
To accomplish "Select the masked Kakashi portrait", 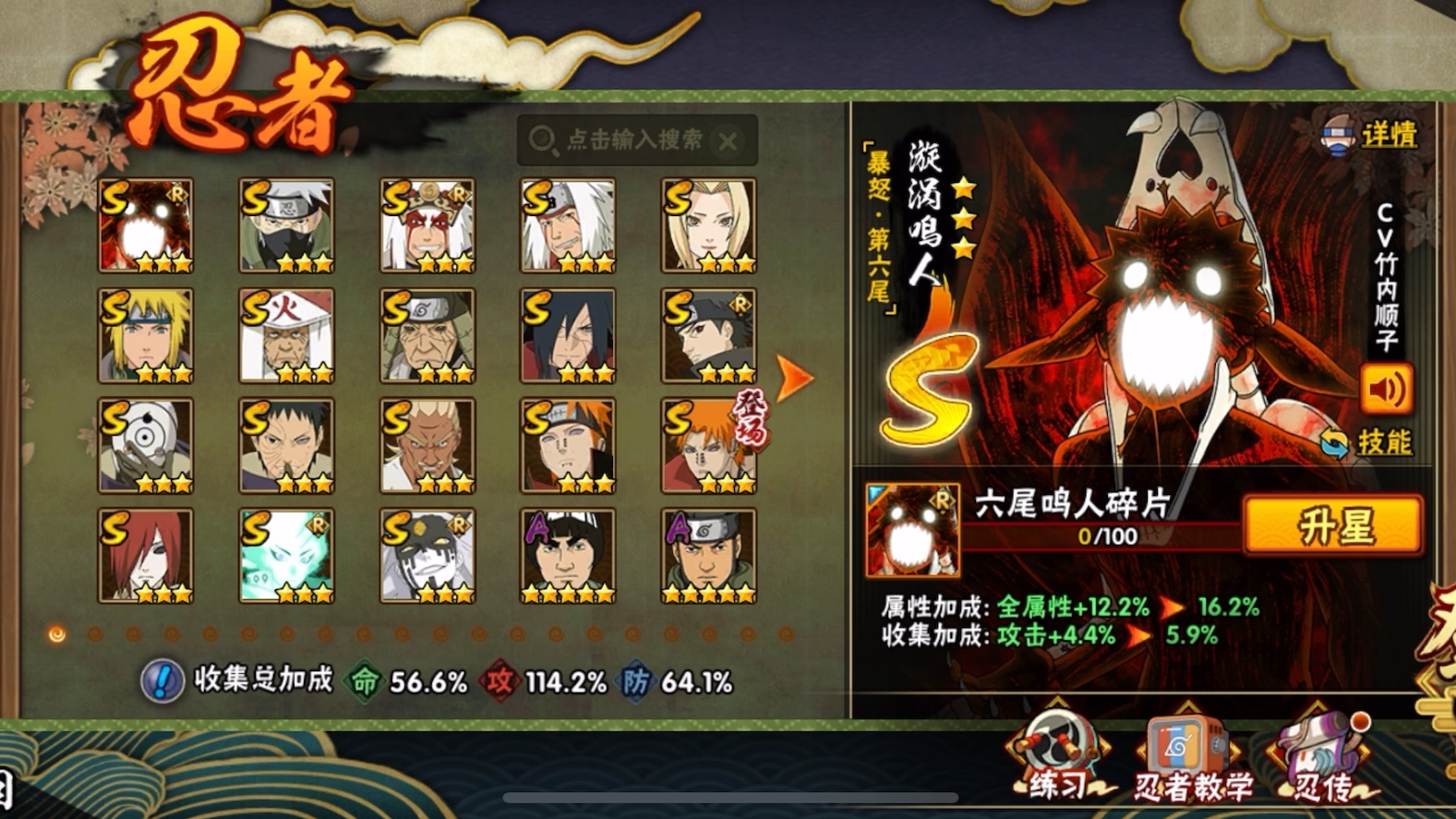I will tap(286, 225).
